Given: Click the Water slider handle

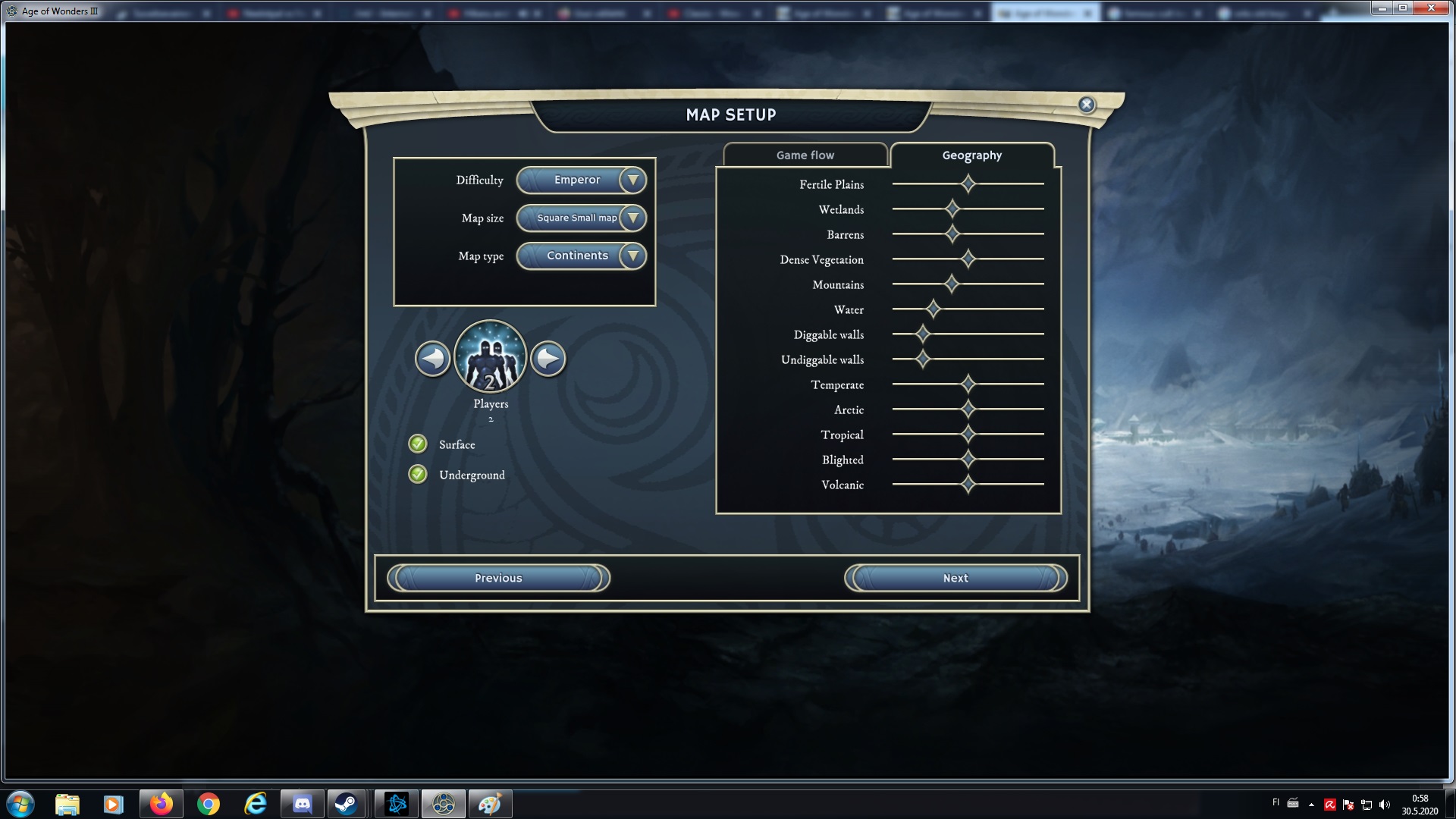Looking at the screenshot, I should click(x=934, y=309).
